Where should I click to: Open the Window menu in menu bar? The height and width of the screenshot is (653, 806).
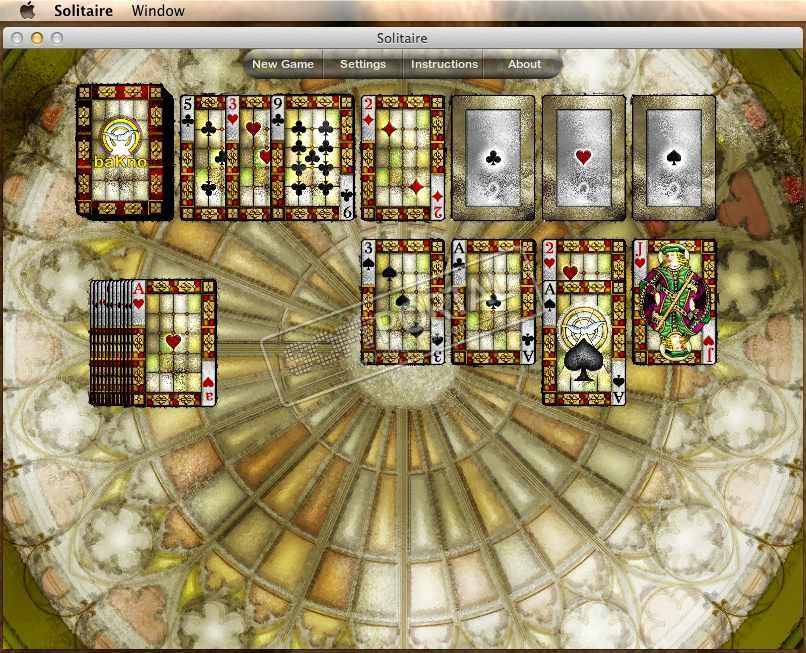158,11
